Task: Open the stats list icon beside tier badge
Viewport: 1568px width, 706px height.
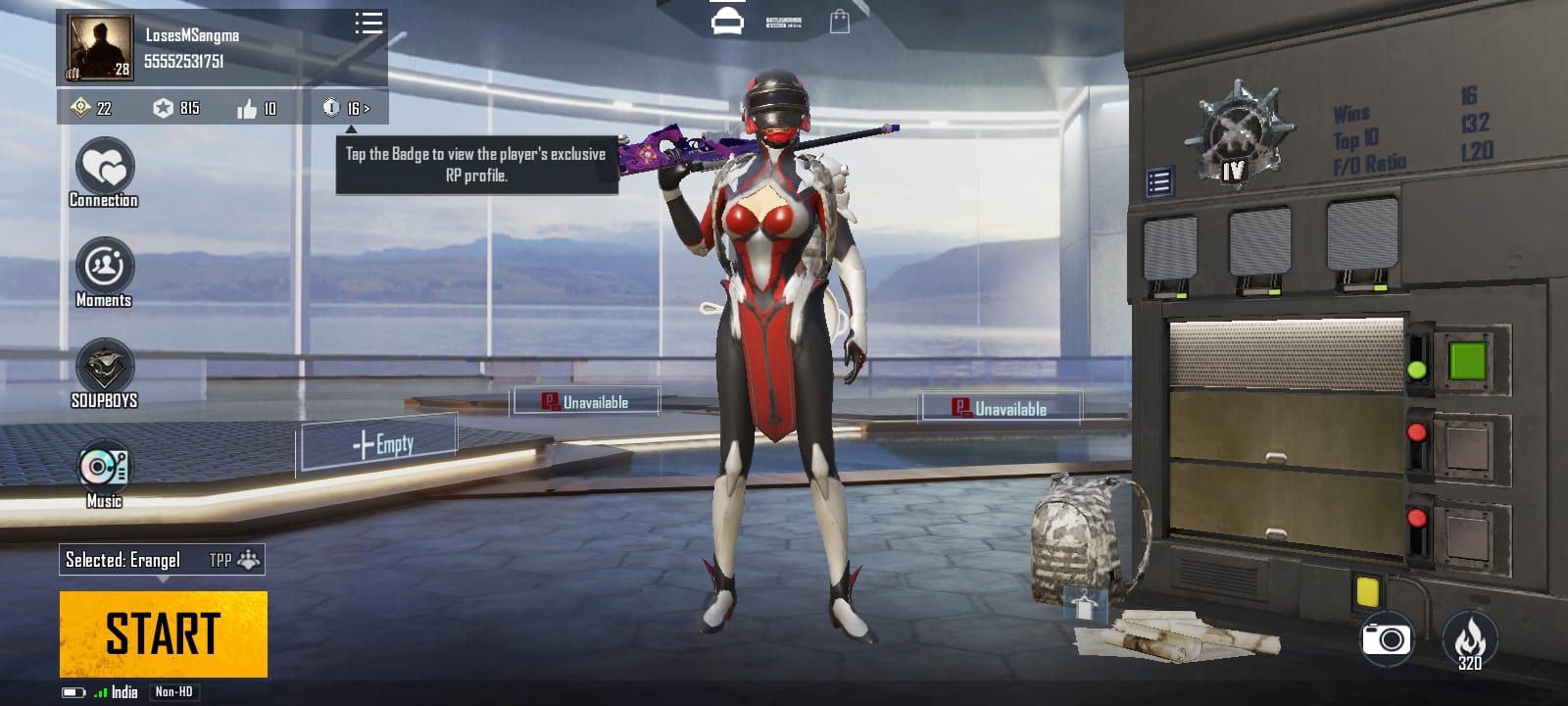Action: click(x=1159, y=181)
